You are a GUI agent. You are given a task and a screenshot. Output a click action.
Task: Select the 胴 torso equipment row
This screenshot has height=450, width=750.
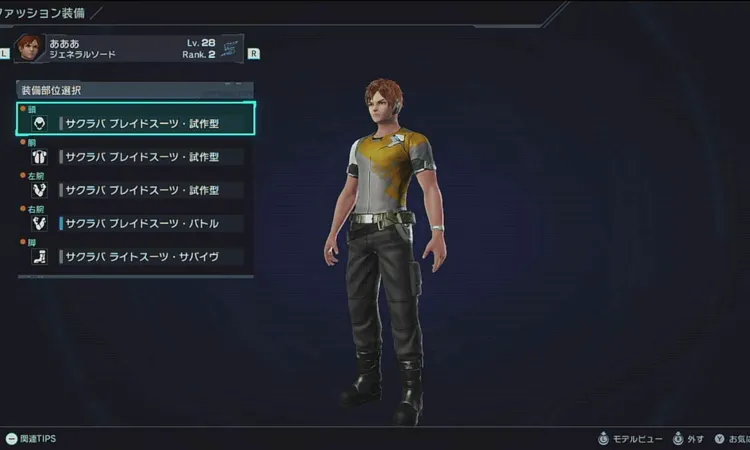coord(136,156)
